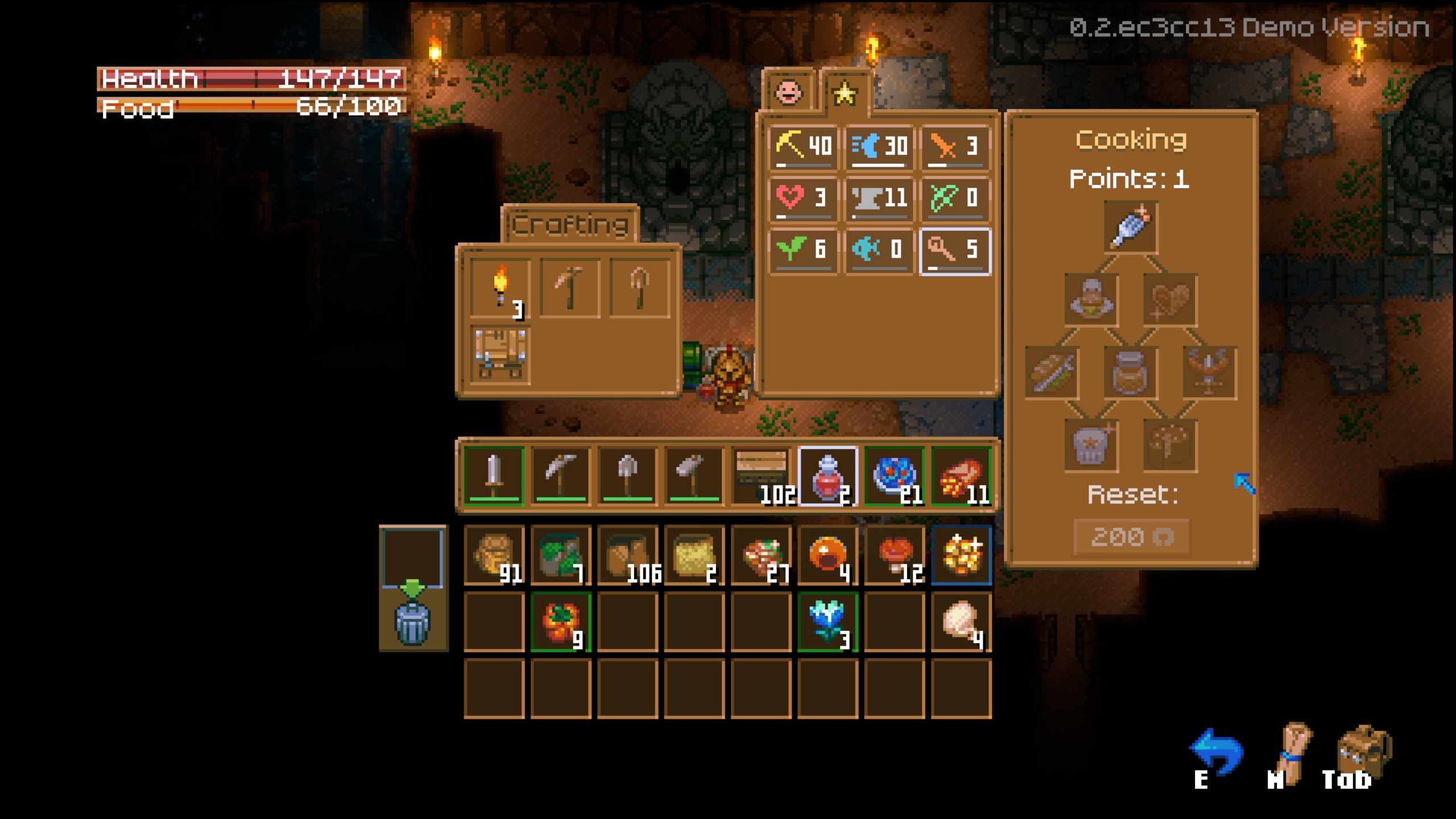
Task: Unlock the top Cooking talent node
Action: 1130,226
